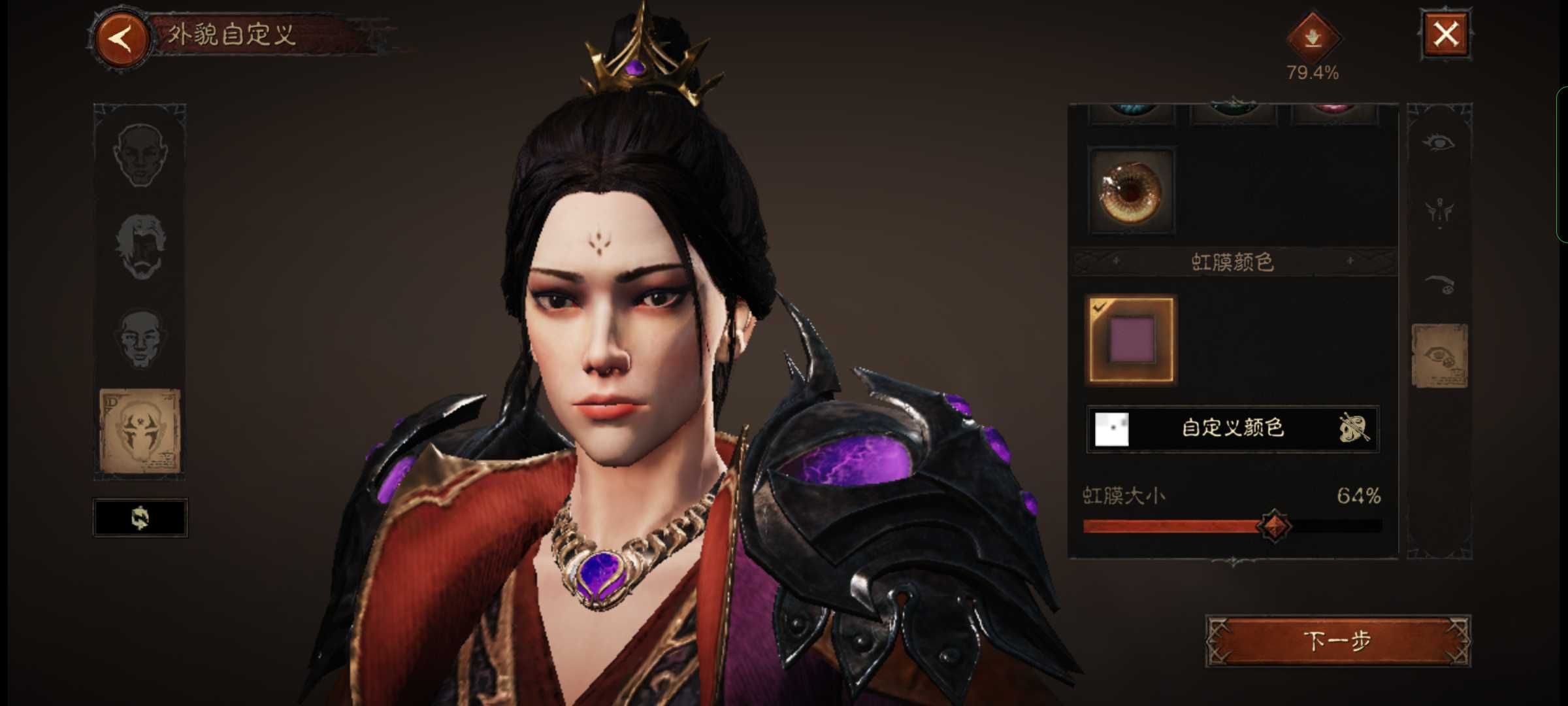Randomize appearance with the shuffle button
Screen dimensions: 1568x706
140,518
